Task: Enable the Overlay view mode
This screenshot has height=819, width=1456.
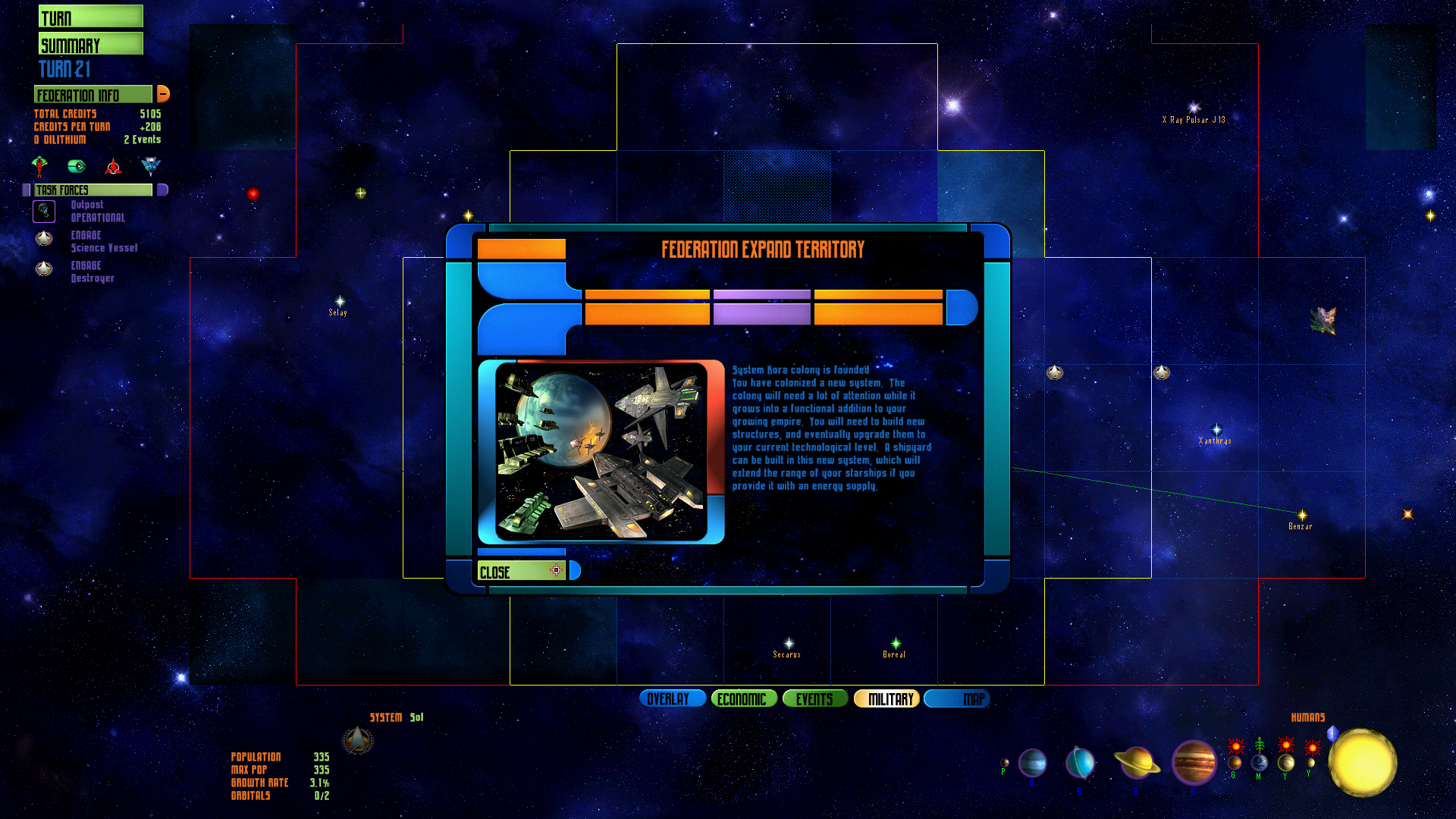Action: click(672, 698)
